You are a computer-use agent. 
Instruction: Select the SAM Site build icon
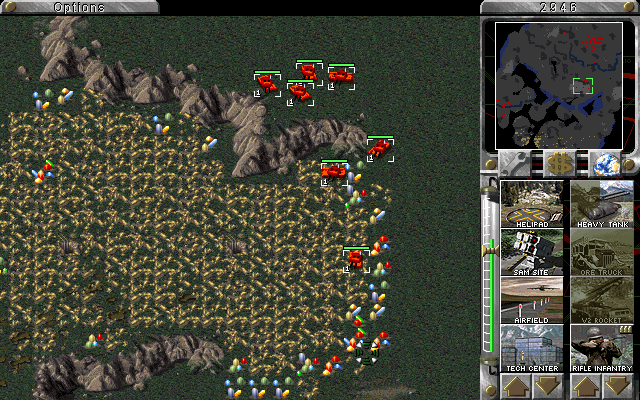532,252
